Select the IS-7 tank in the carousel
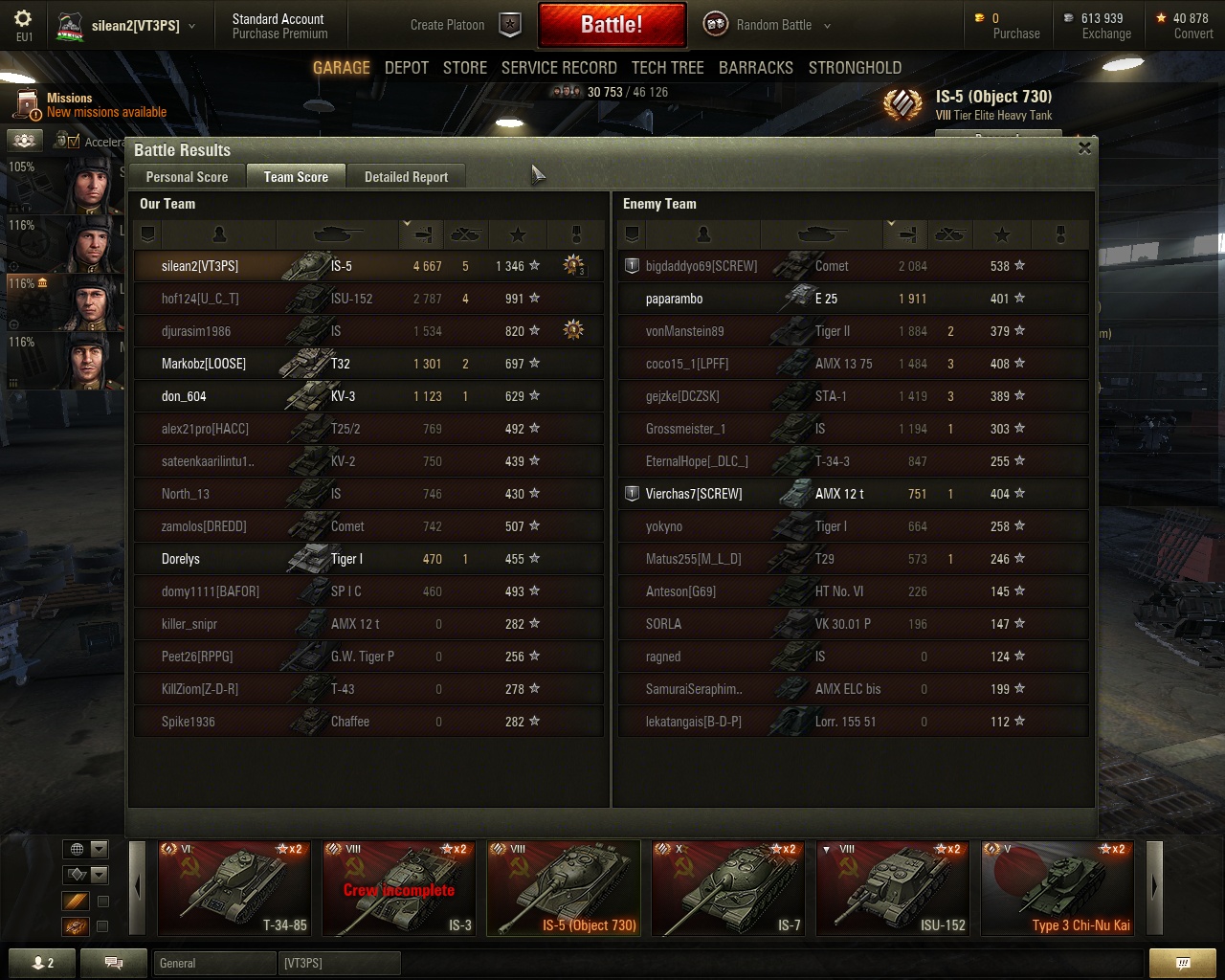Screen dimensions: 1225x980 pos(727,887)
